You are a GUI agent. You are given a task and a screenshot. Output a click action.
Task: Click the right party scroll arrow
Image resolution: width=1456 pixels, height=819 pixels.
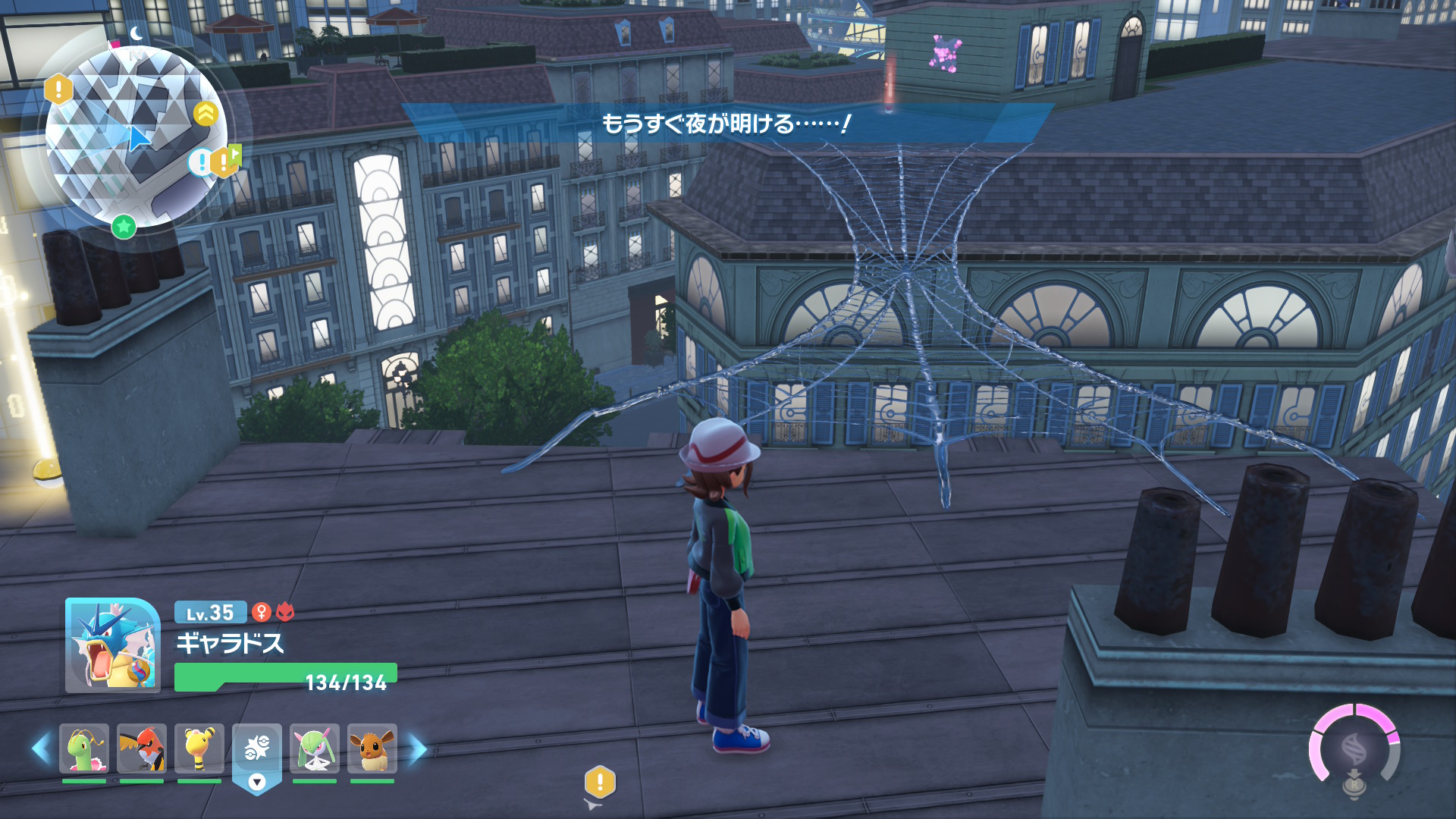tap(418, 748)
